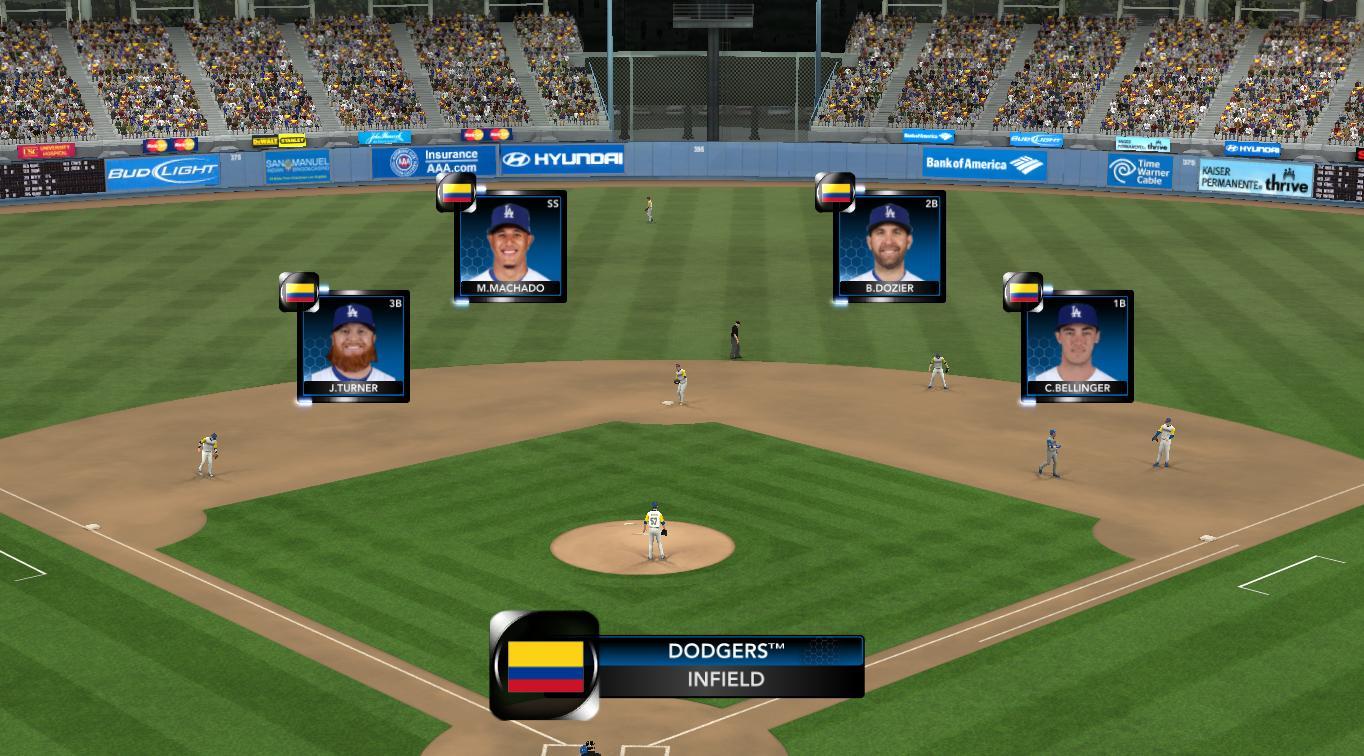
Task: Pick the C.Bellinger first base card
Action: tap(1077, 347)
